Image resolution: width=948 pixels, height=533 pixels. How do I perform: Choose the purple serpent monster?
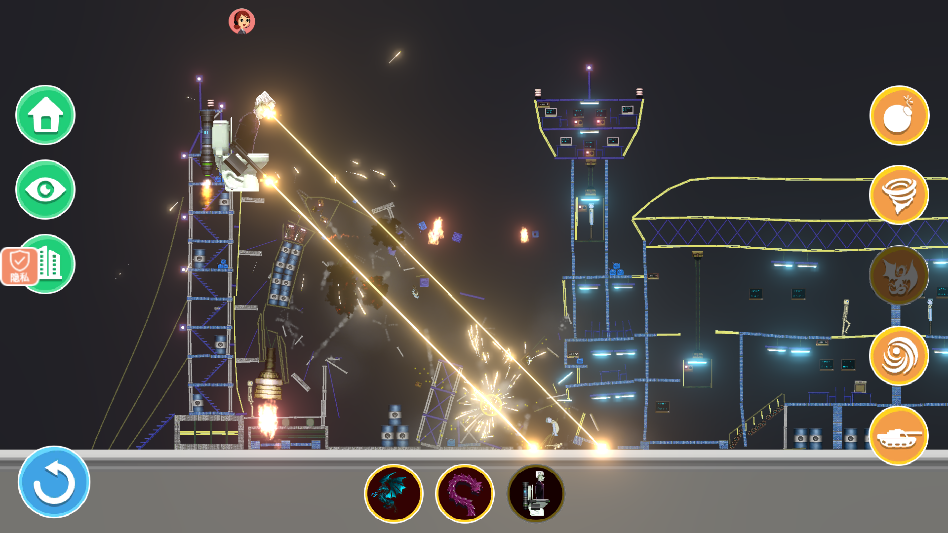464,493
